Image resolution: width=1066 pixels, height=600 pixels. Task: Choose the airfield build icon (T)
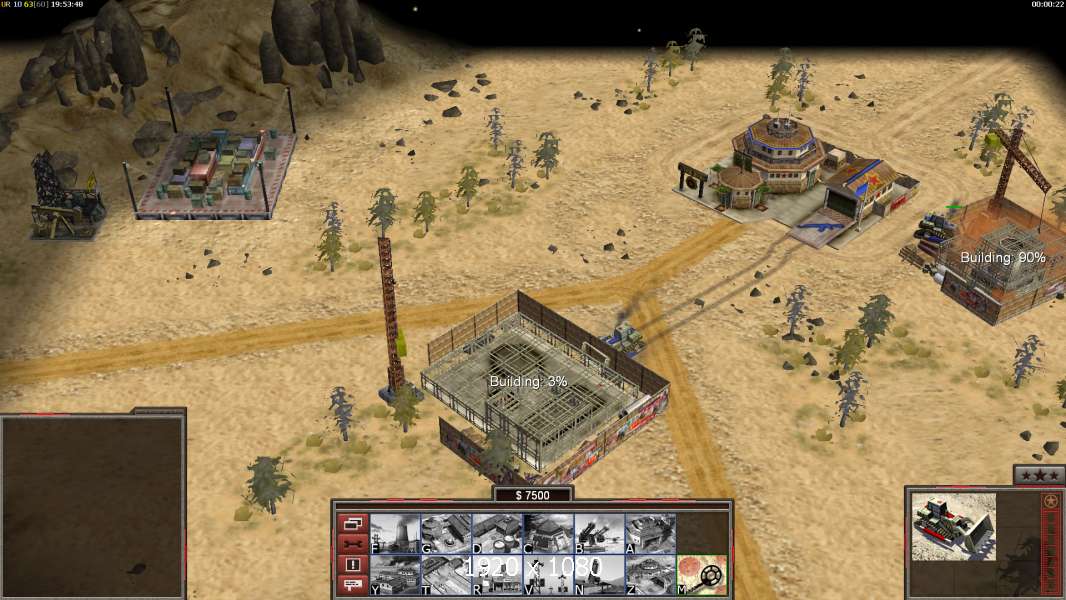[446, 574]
